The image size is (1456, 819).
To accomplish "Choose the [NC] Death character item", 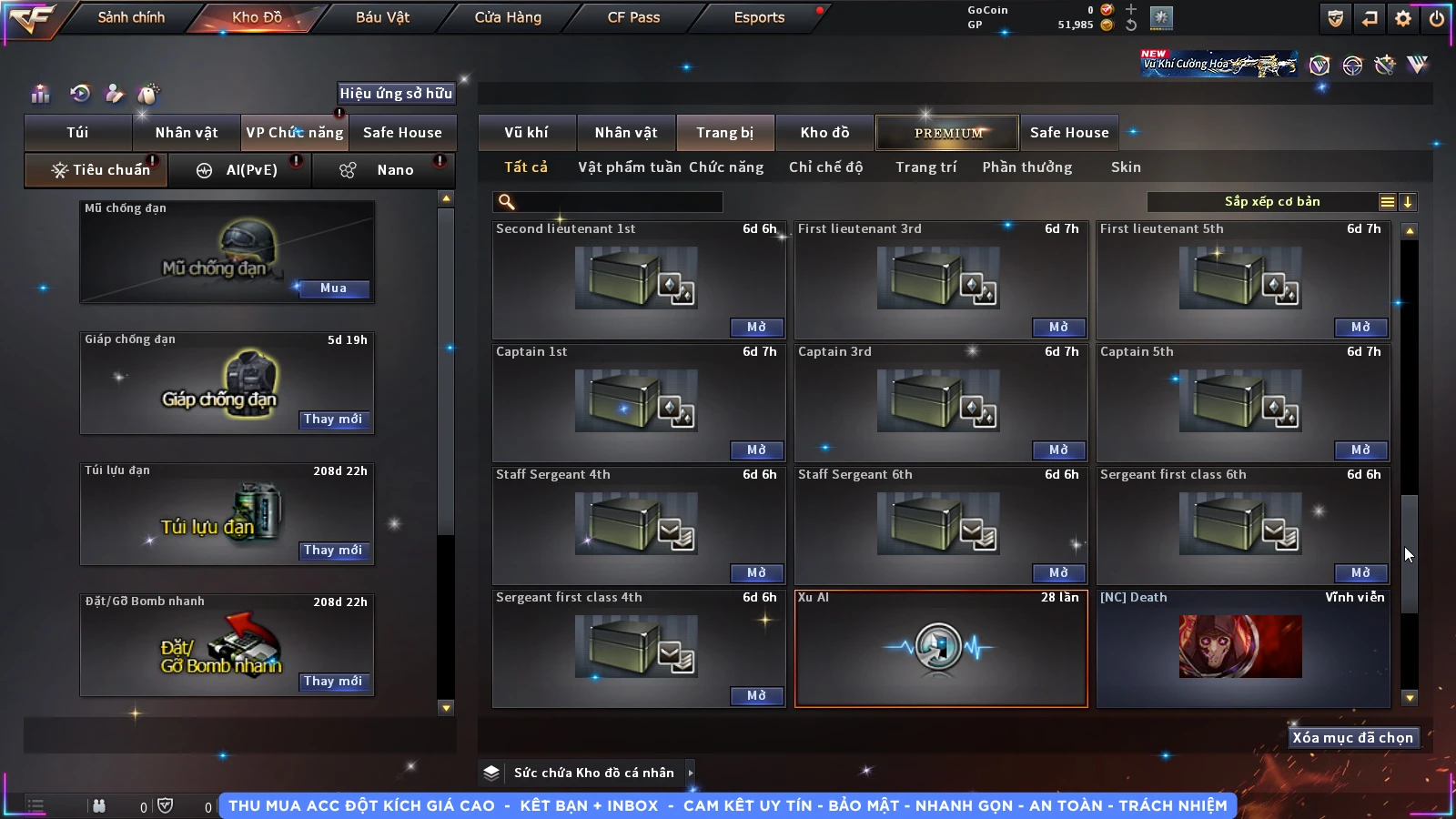I will tap(1242, 648).
